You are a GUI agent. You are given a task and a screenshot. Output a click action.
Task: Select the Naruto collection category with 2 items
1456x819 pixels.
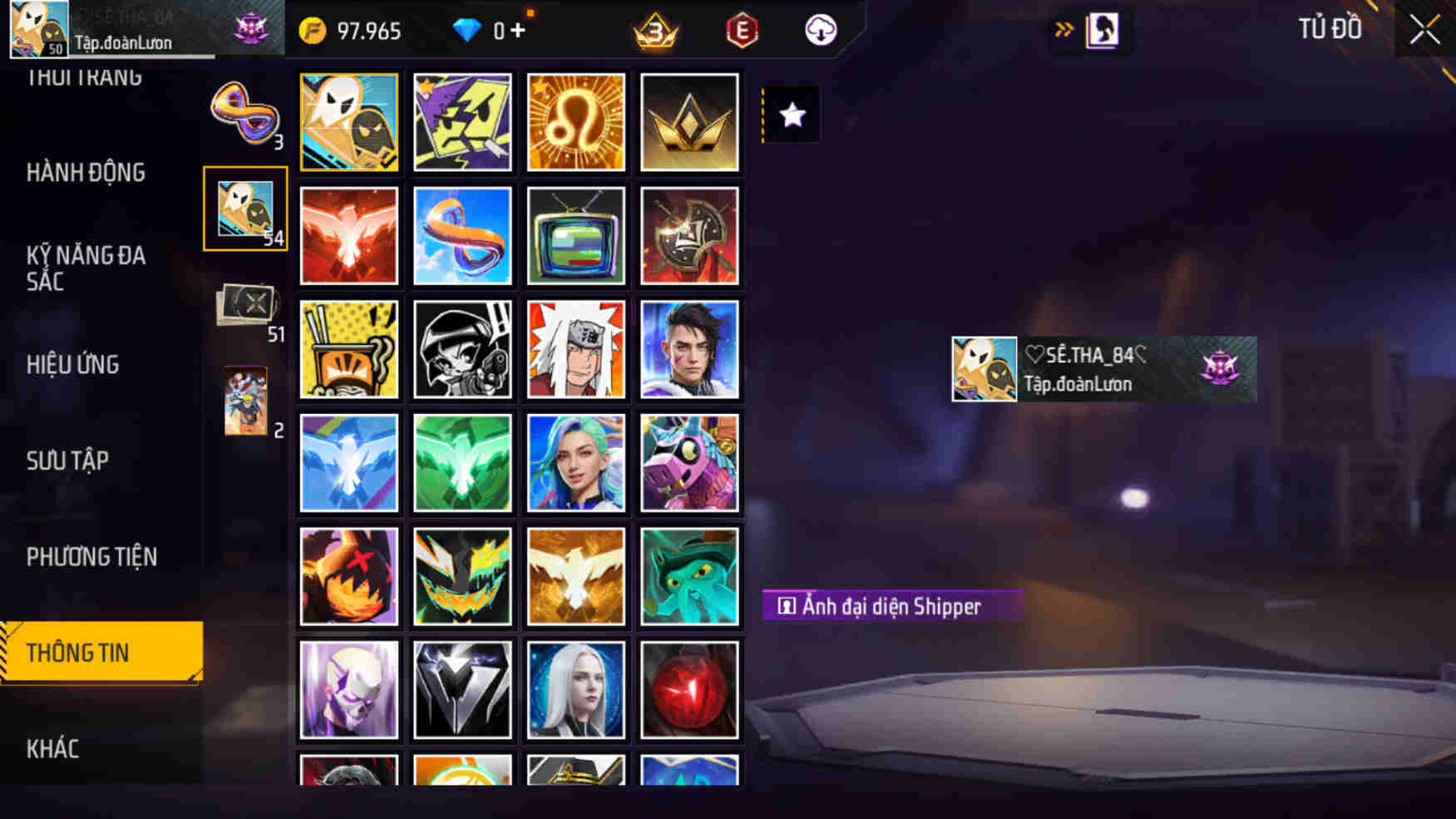245,399
